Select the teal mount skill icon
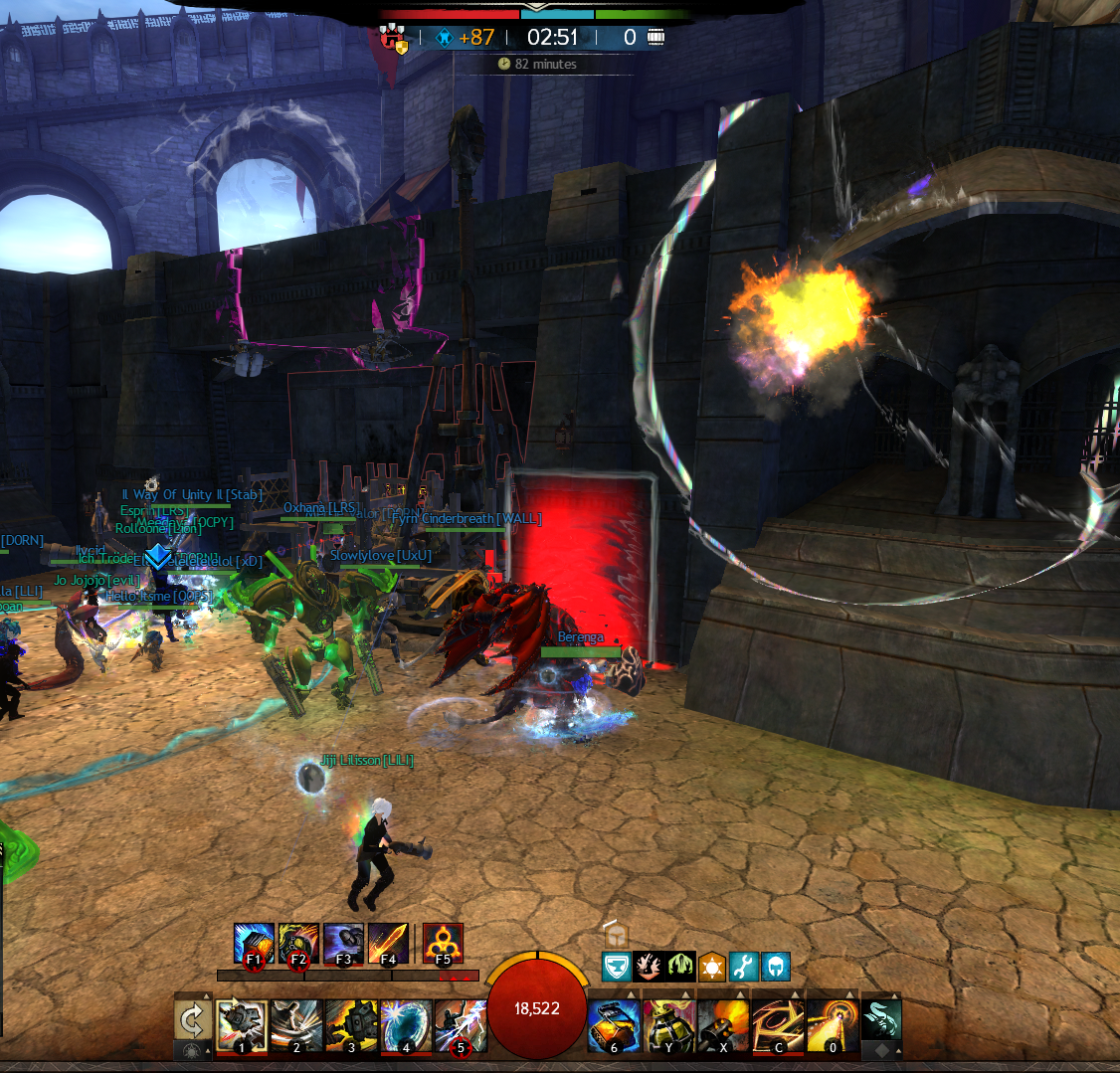 (x=881, y=1020)
